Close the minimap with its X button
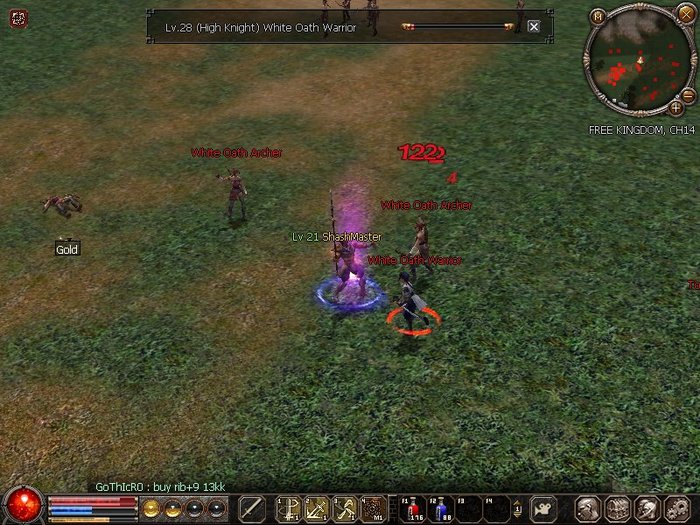Viewport: 700px width, 525px height. [x=674, y=16]
